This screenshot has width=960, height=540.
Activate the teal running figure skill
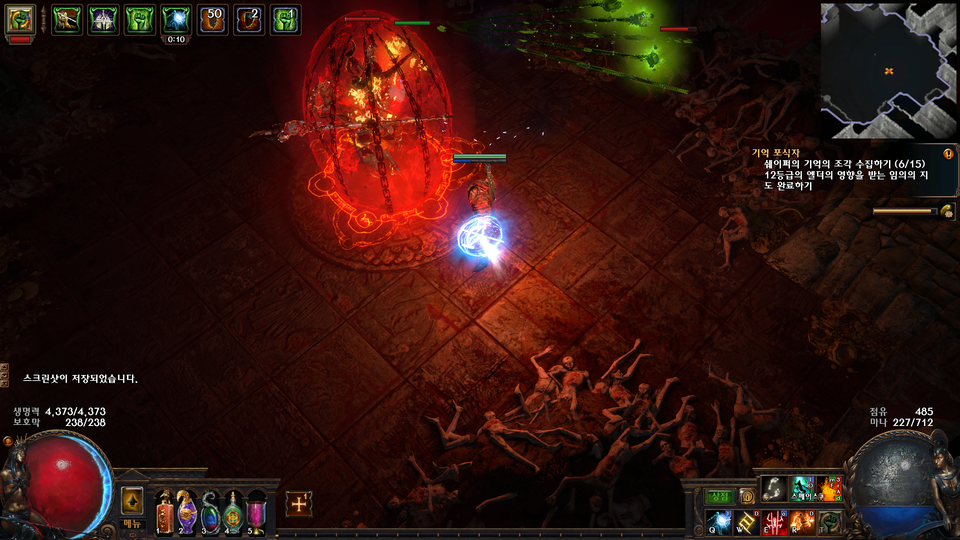click(x=803, y=488)
